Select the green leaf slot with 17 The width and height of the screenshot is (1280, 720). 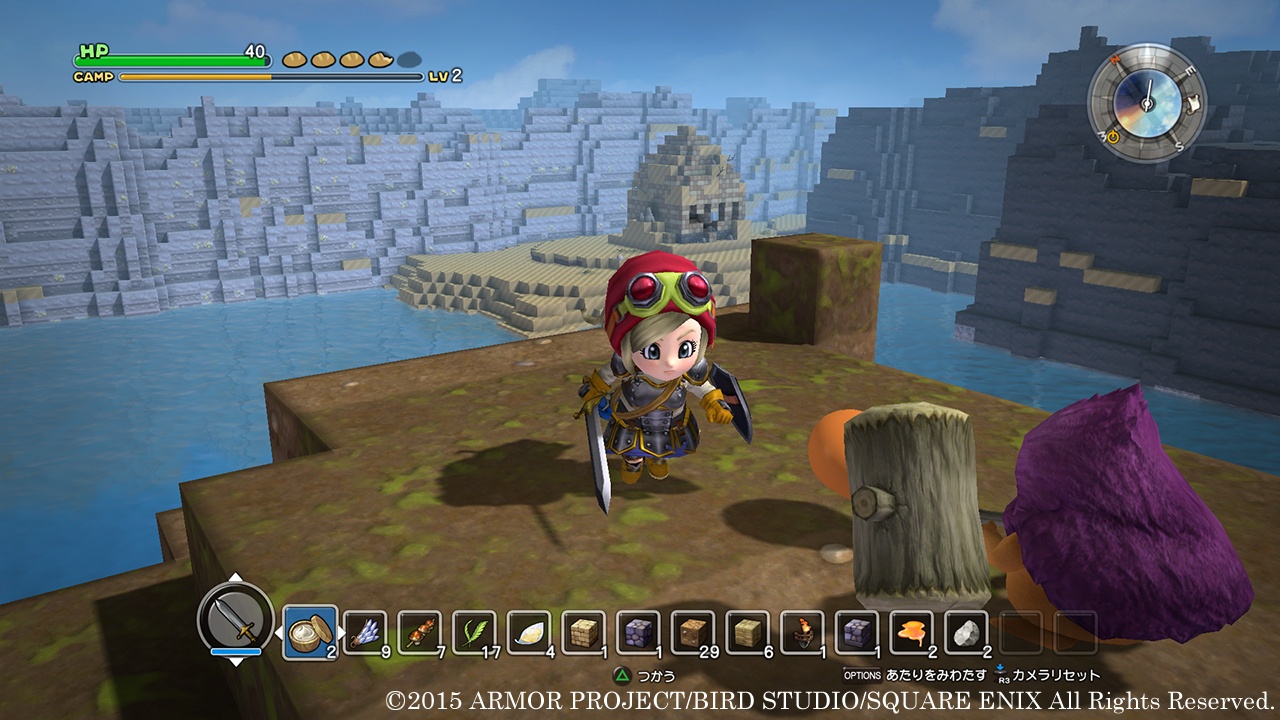473,632
